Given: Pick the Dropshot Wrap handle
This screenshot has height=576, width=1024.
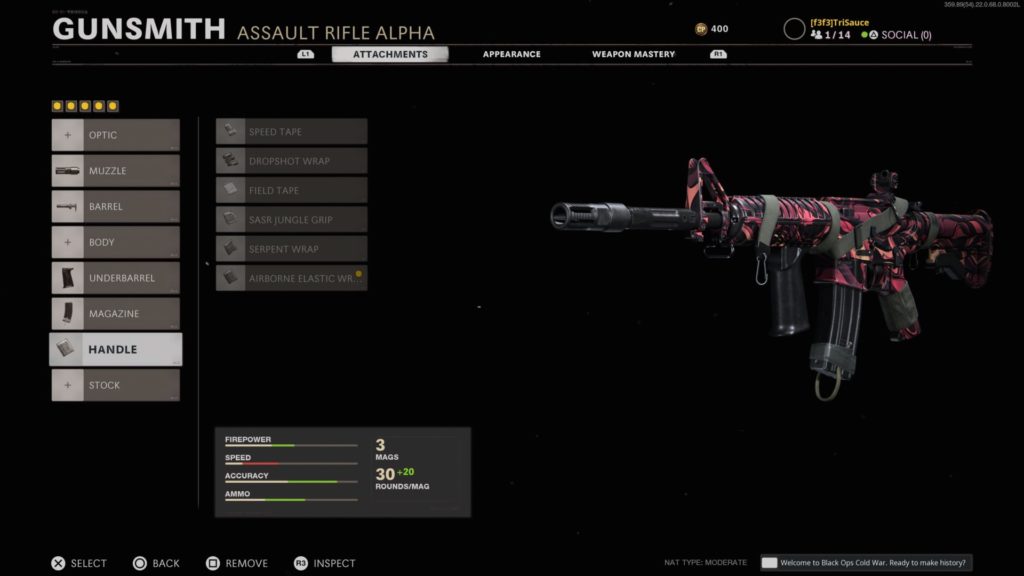Looking at the screenshot, I should pos(292,161).
